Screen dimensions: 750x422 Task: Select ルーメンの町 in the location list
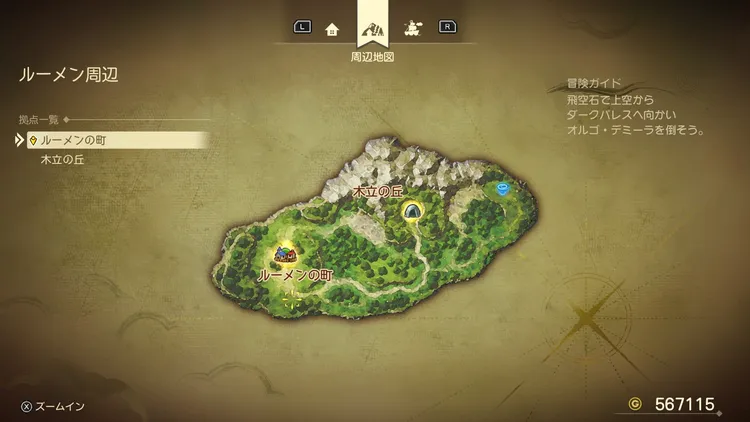coord(81,140)
